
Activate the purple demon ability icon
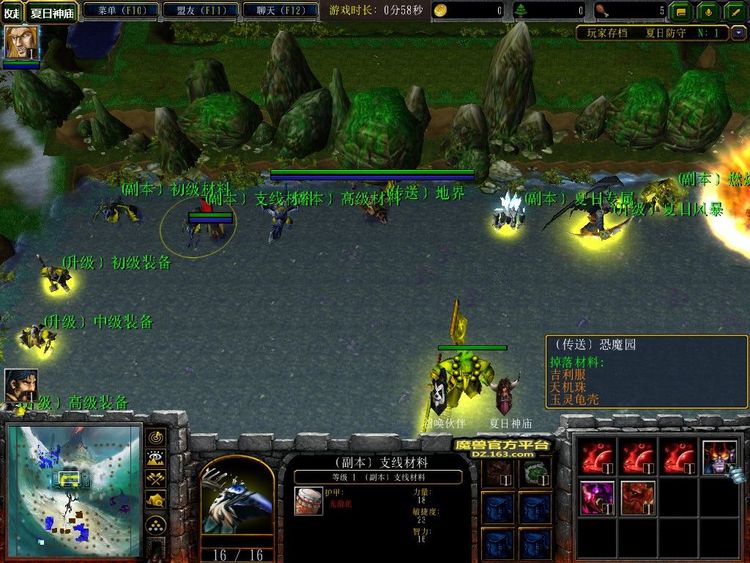(599, 497)
